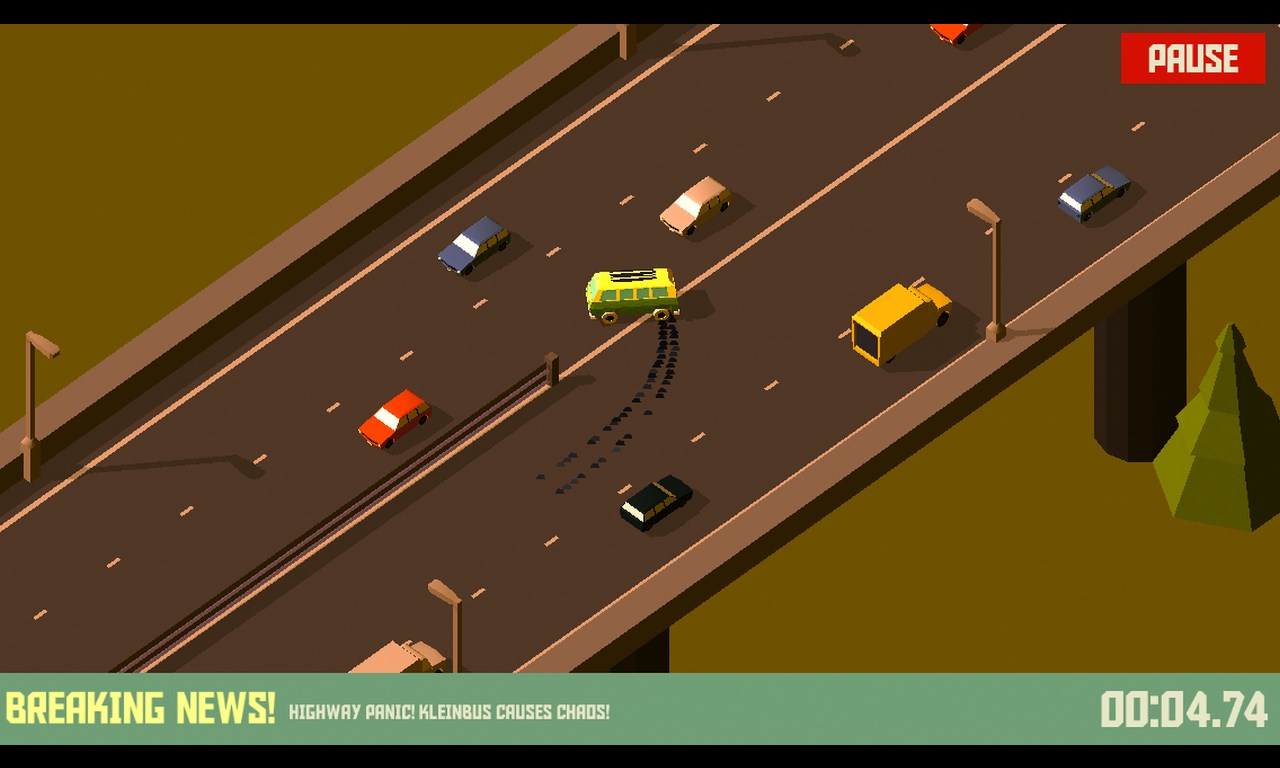The height and width of the screenshot is (768, 1280).
Task: Click the Highway Panic news ticker text
Action: (450, 712)
